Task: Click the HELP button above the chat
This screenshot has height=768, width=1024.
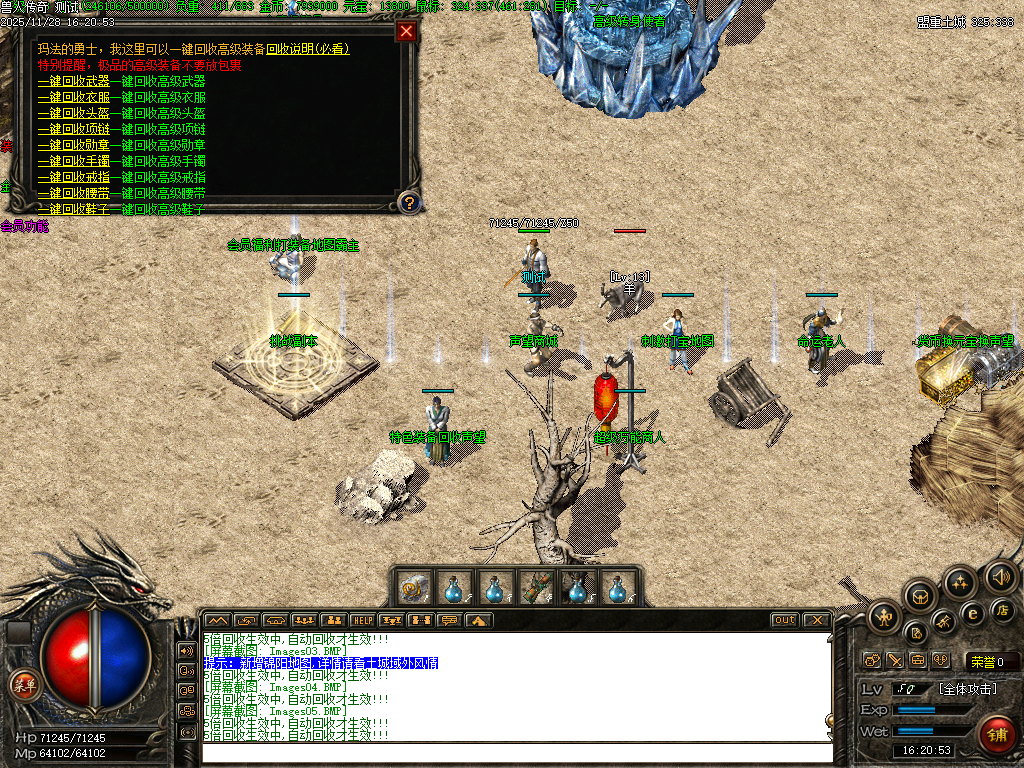Action: coord(362,620)
